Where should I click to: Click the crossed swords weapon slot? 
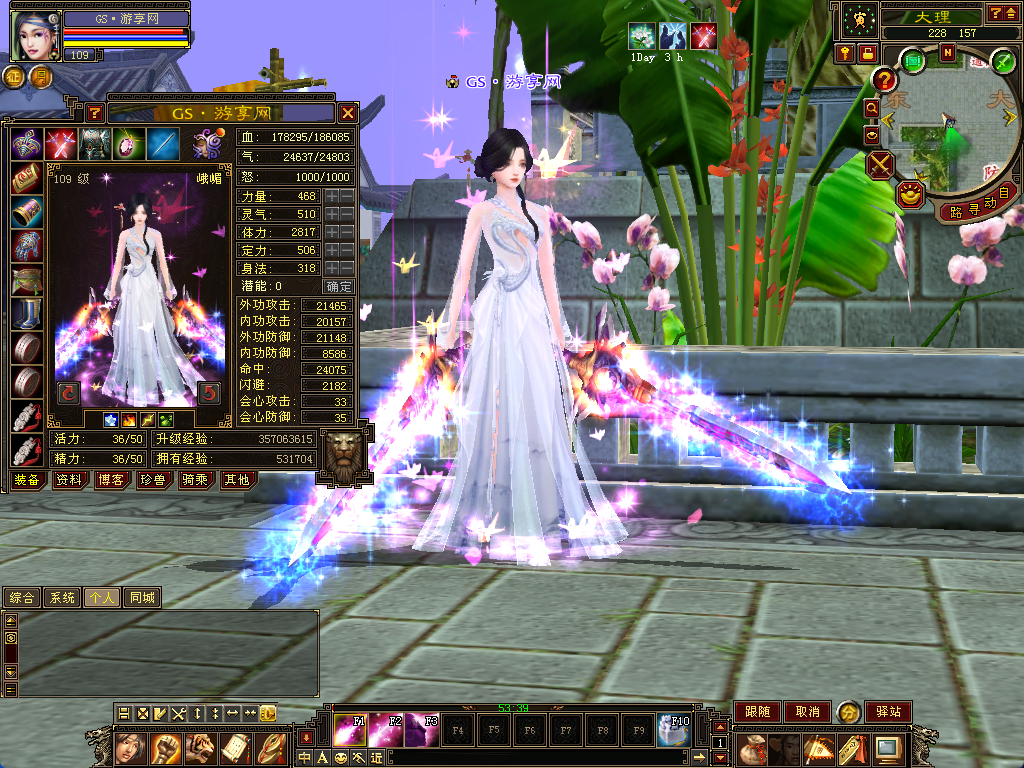click(x=61, y=145)
